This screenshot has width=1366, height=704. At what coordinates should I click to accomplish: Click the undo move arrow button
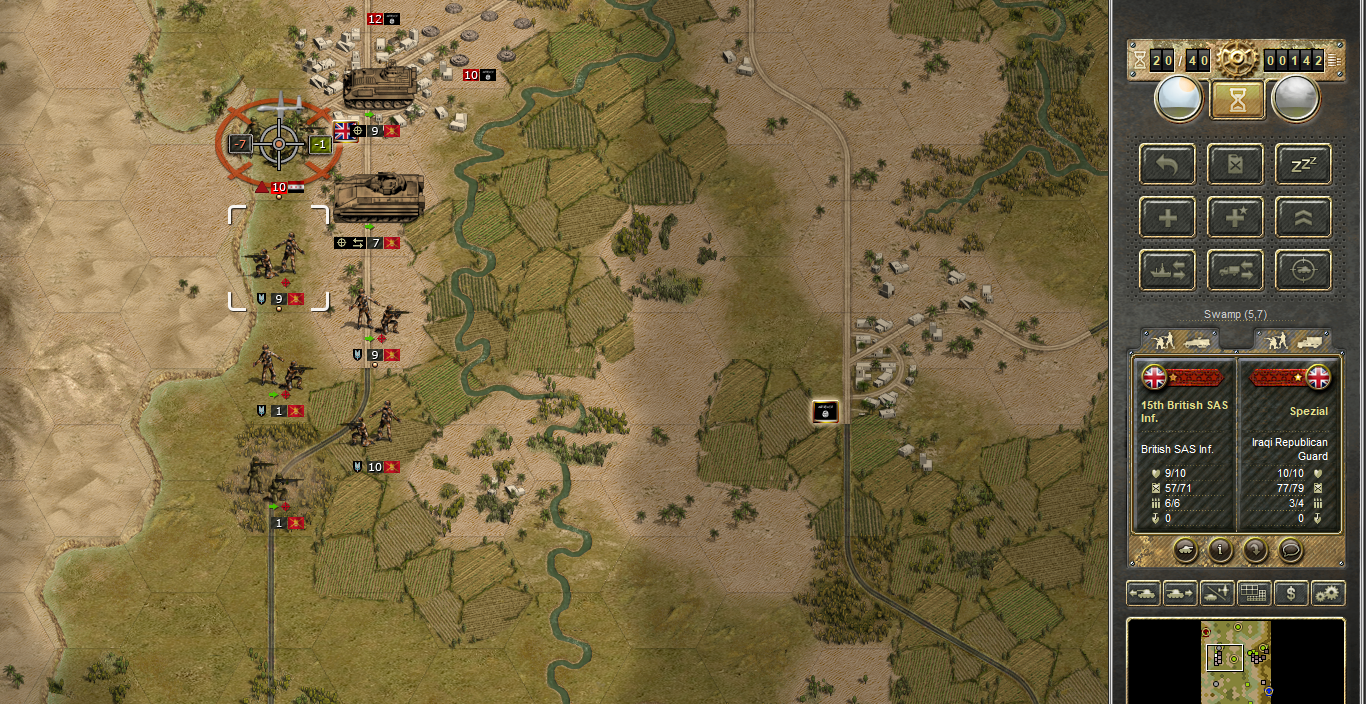pos(1168,164)
